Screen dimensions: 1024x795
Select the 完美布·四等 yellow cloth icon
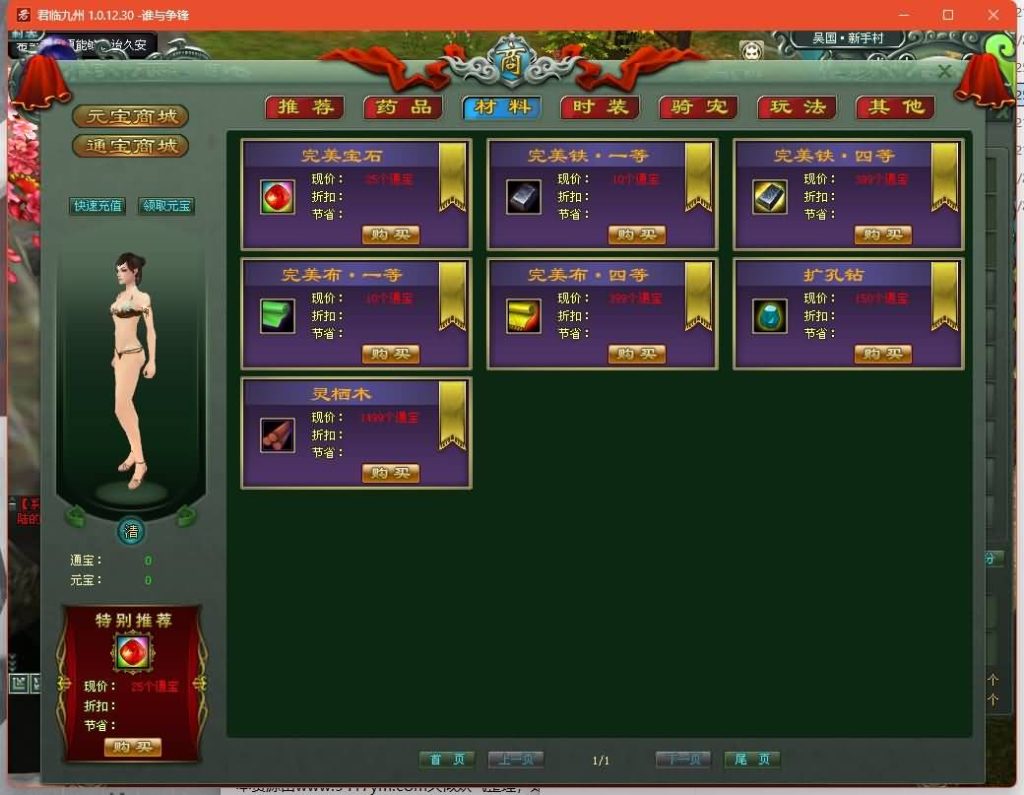pyautogui.click(x=523, y=316)
